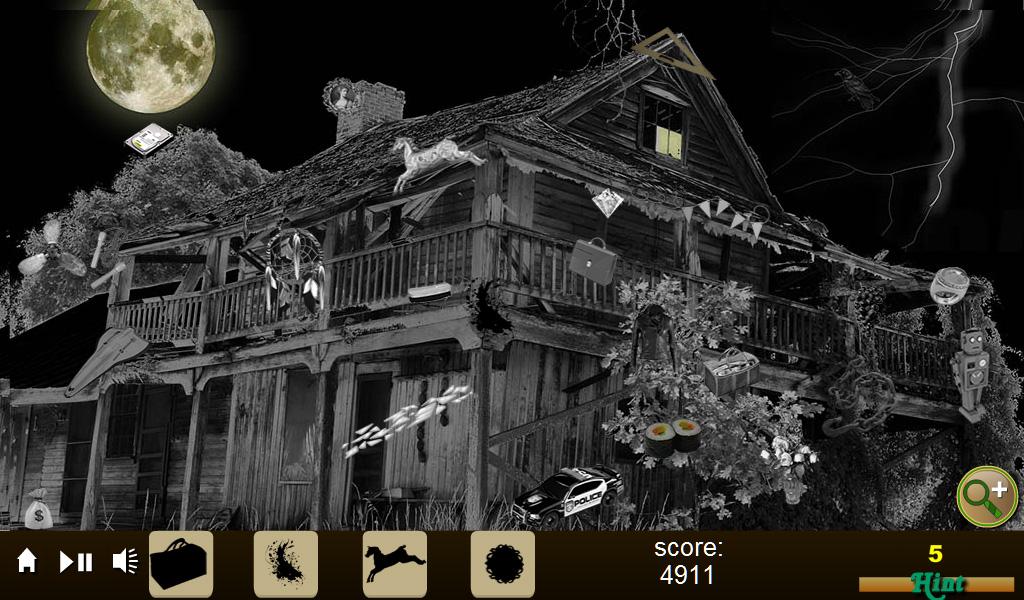
Task: Go to the home screen
Action: tap(27, 561)
